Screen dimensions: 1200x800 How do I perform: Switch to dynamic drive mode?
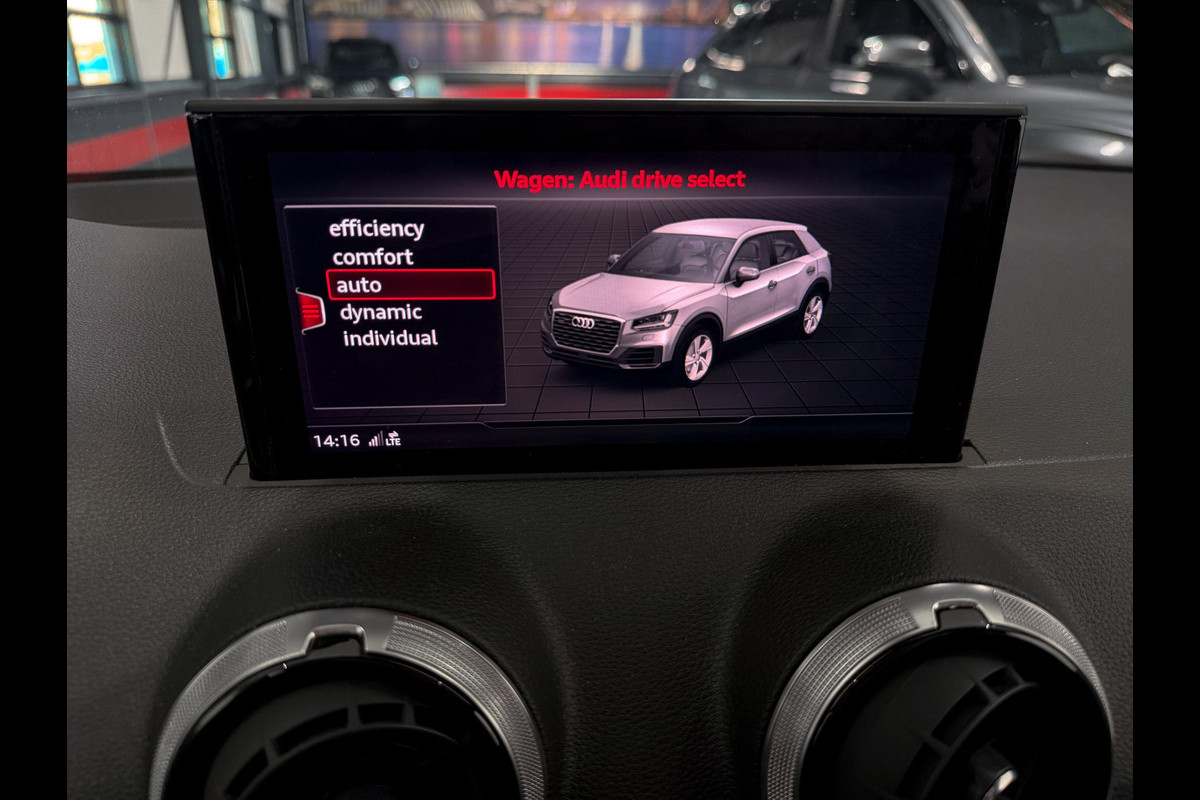(380, 312)
